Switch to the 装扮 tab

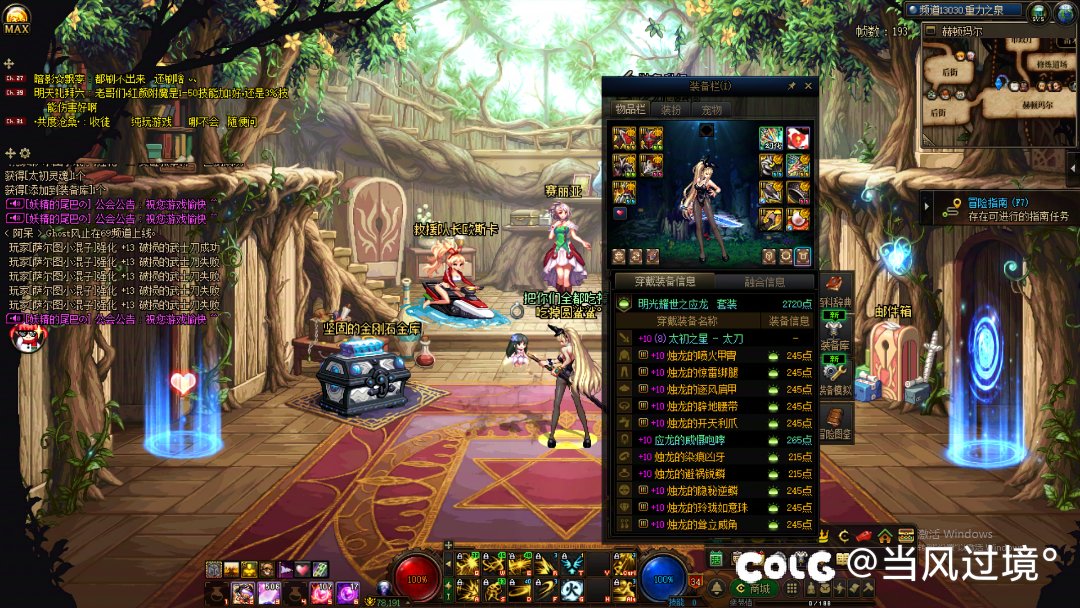(x=671, y=109)
